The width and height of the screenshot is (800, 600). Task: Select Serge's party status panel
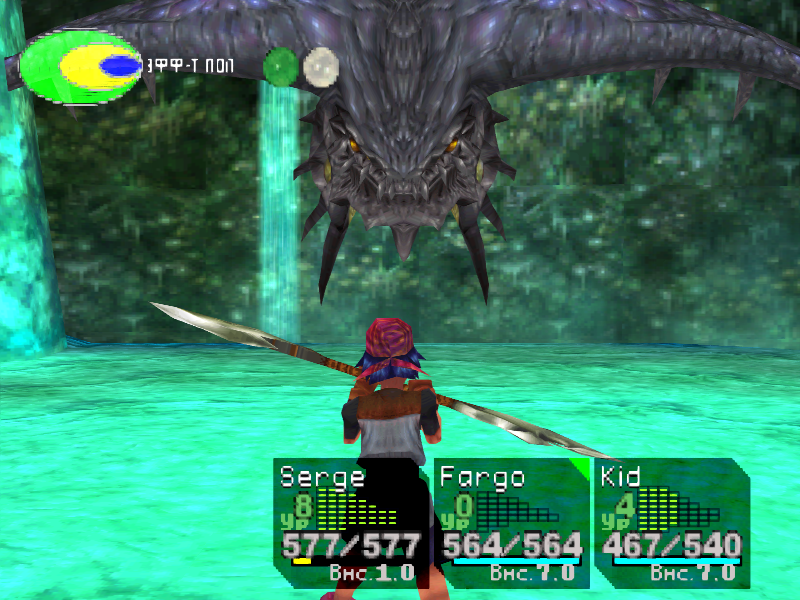[x=350, y=522]
